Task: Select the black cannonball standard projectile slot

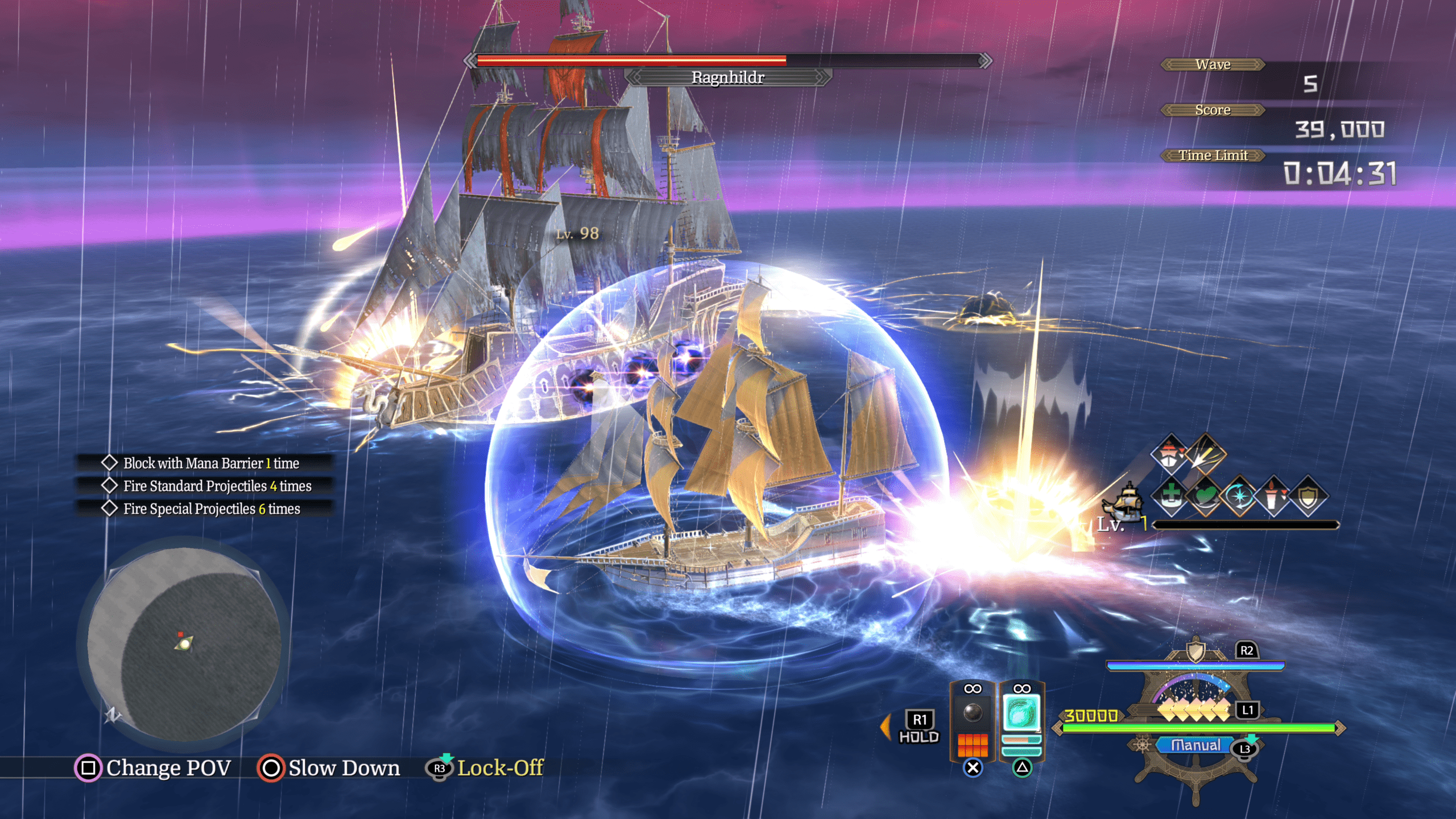Action: coord(973,713)
